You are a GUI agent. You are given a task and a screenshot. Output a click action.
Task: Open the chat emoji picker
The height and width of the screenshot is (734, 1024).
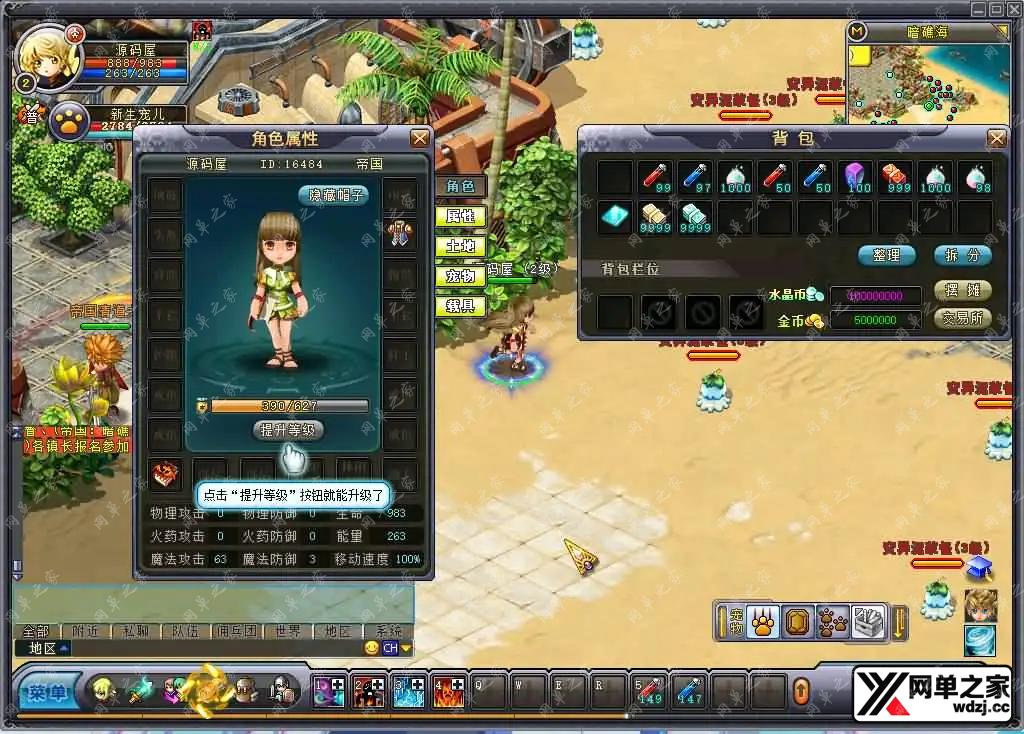pyautogui.click(x=372, y=648)
